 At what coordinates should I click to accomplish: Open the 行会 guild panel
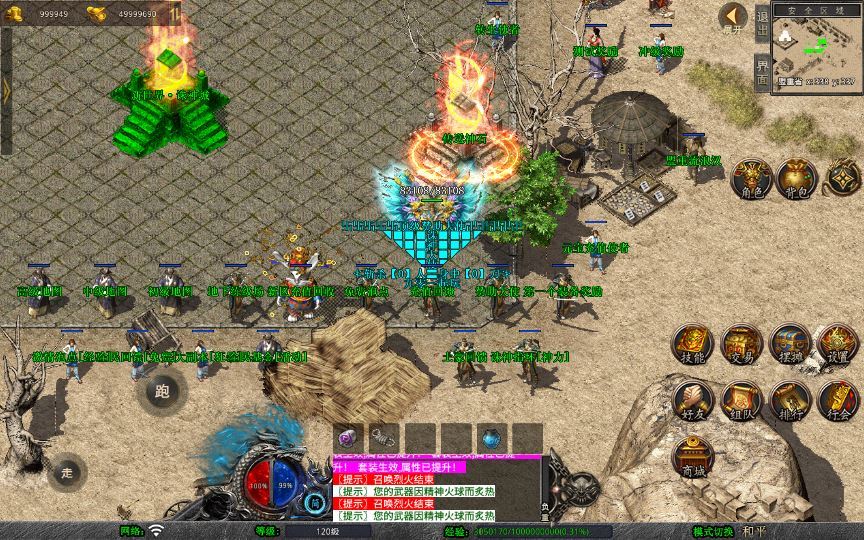click(837, 399)
